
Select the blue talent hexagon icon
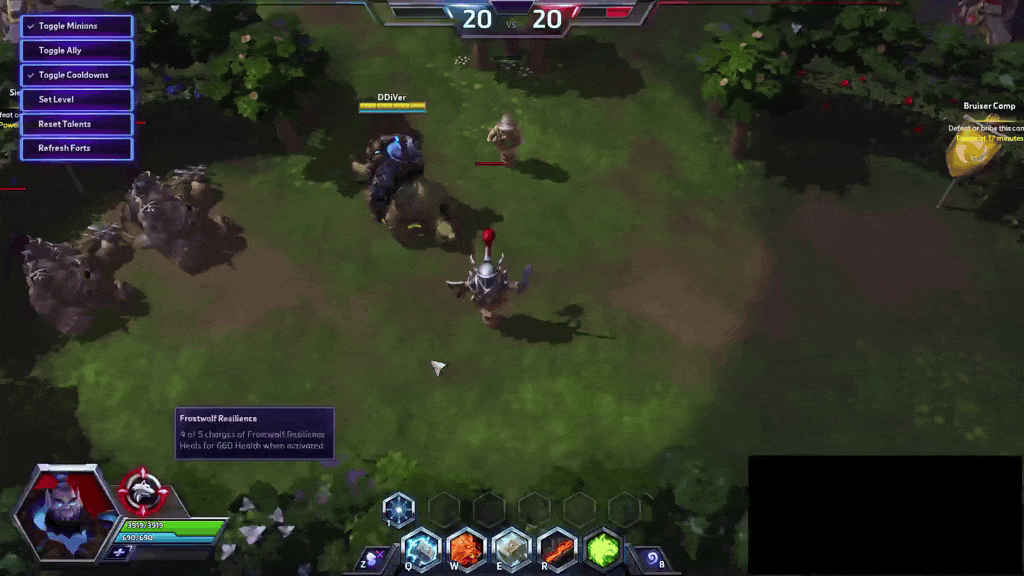coord(398,509)
